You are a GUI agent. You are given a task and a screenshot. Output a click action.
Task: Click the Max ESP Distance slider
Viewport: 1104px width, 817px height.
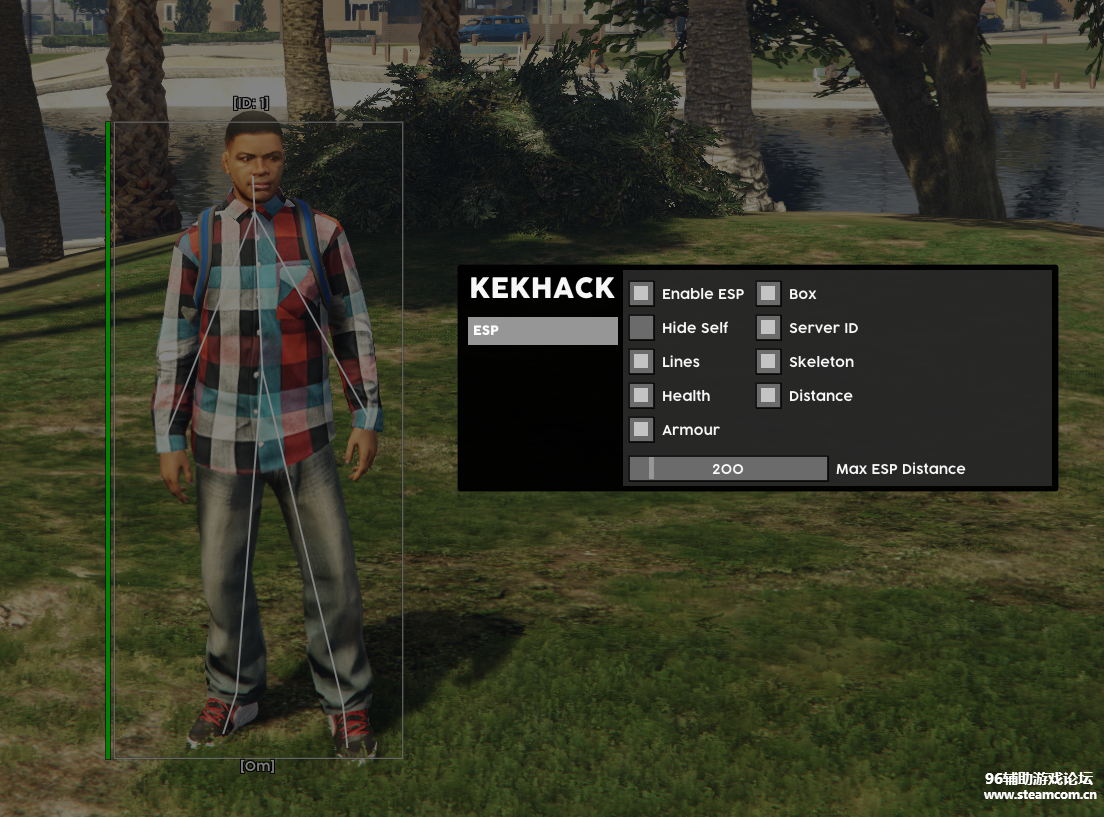[x=728, y=469]
